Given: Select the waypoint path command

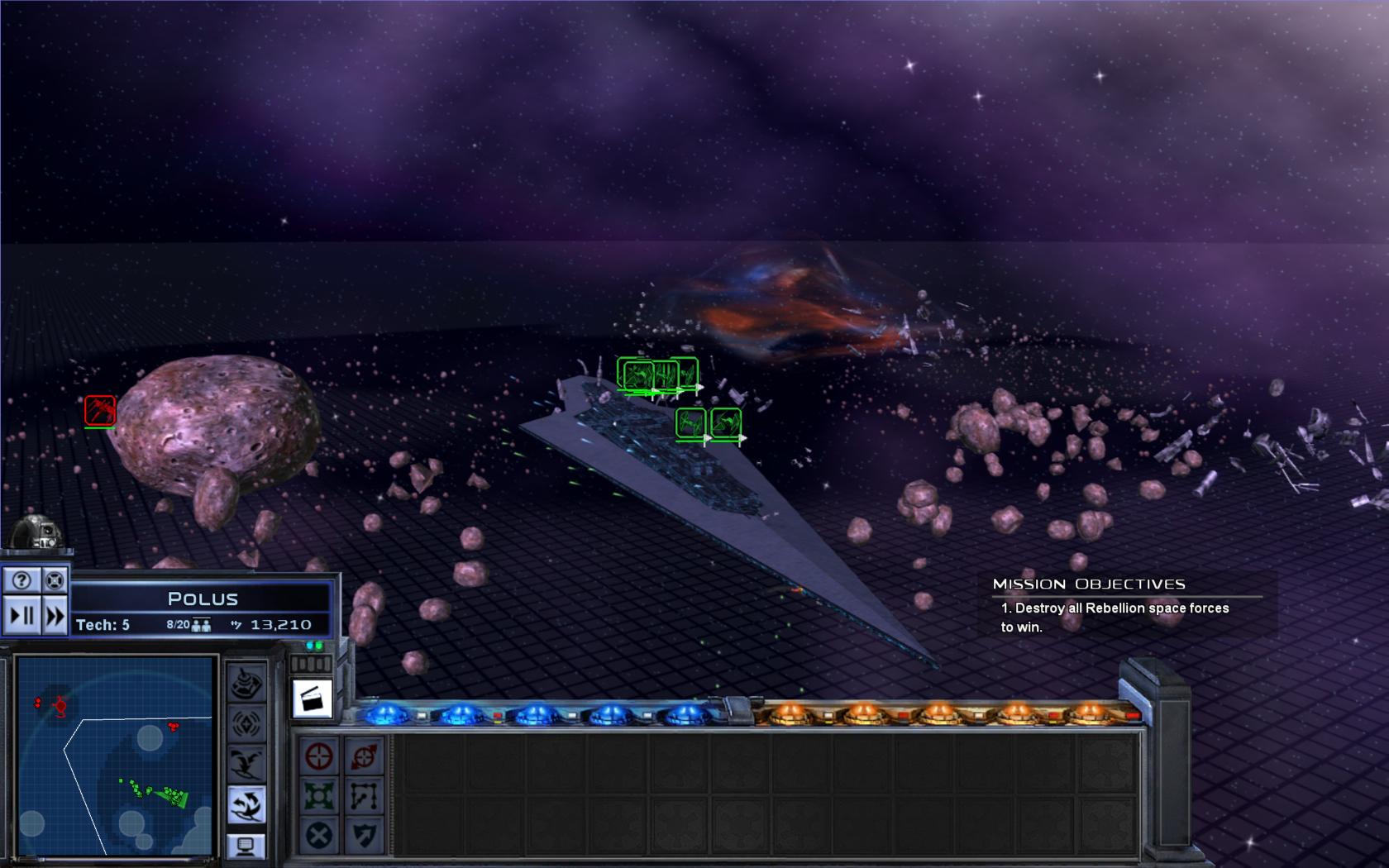Looking at the screenshot, I should (x=365, y=796).
